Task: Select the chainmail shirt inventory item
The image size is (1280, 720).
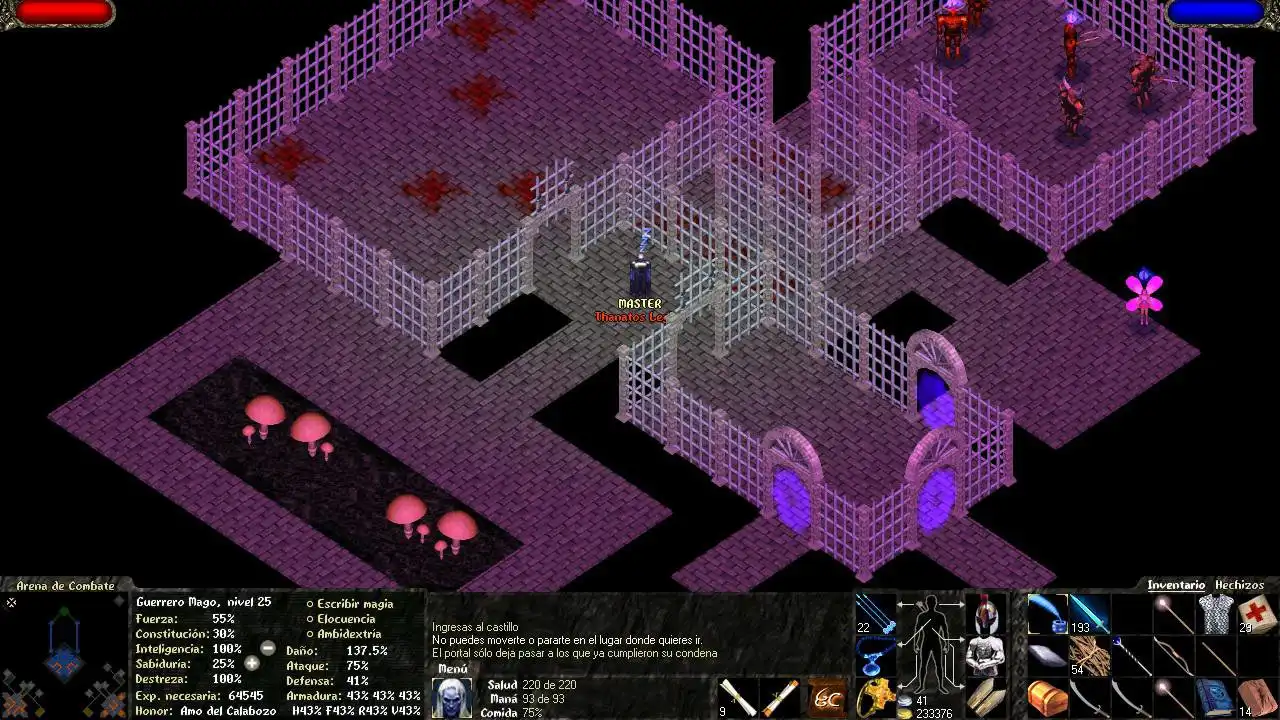Action: tap(1215, 613)
